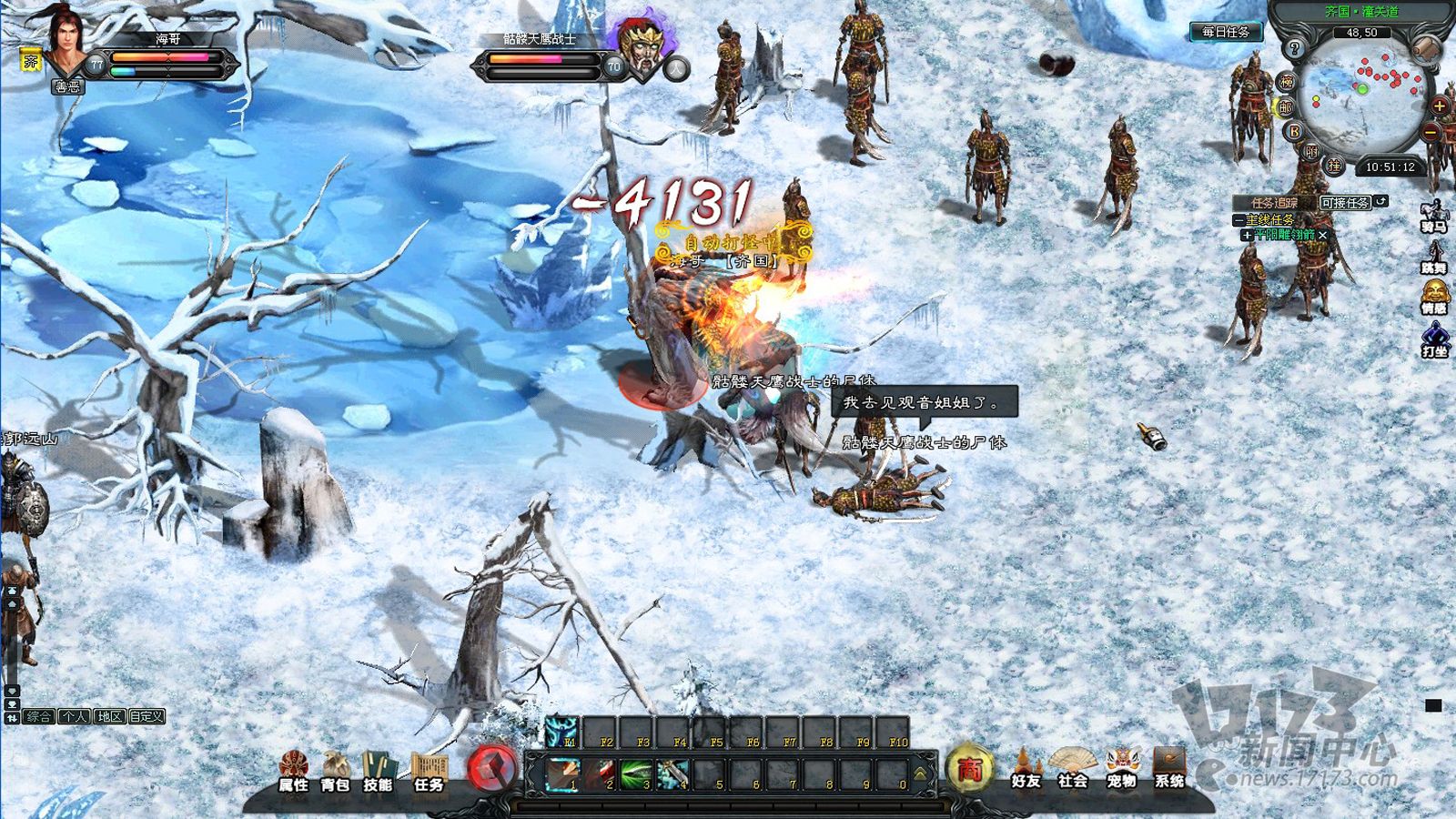Open the 属性 character attributes panel

293,772
